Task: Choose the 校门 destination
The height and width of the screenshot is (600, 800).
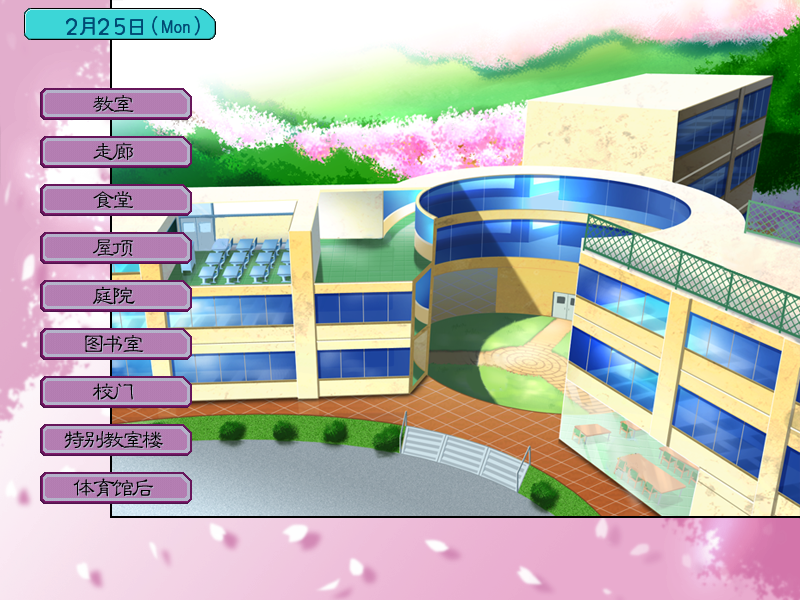Action: tap(115, 391)
